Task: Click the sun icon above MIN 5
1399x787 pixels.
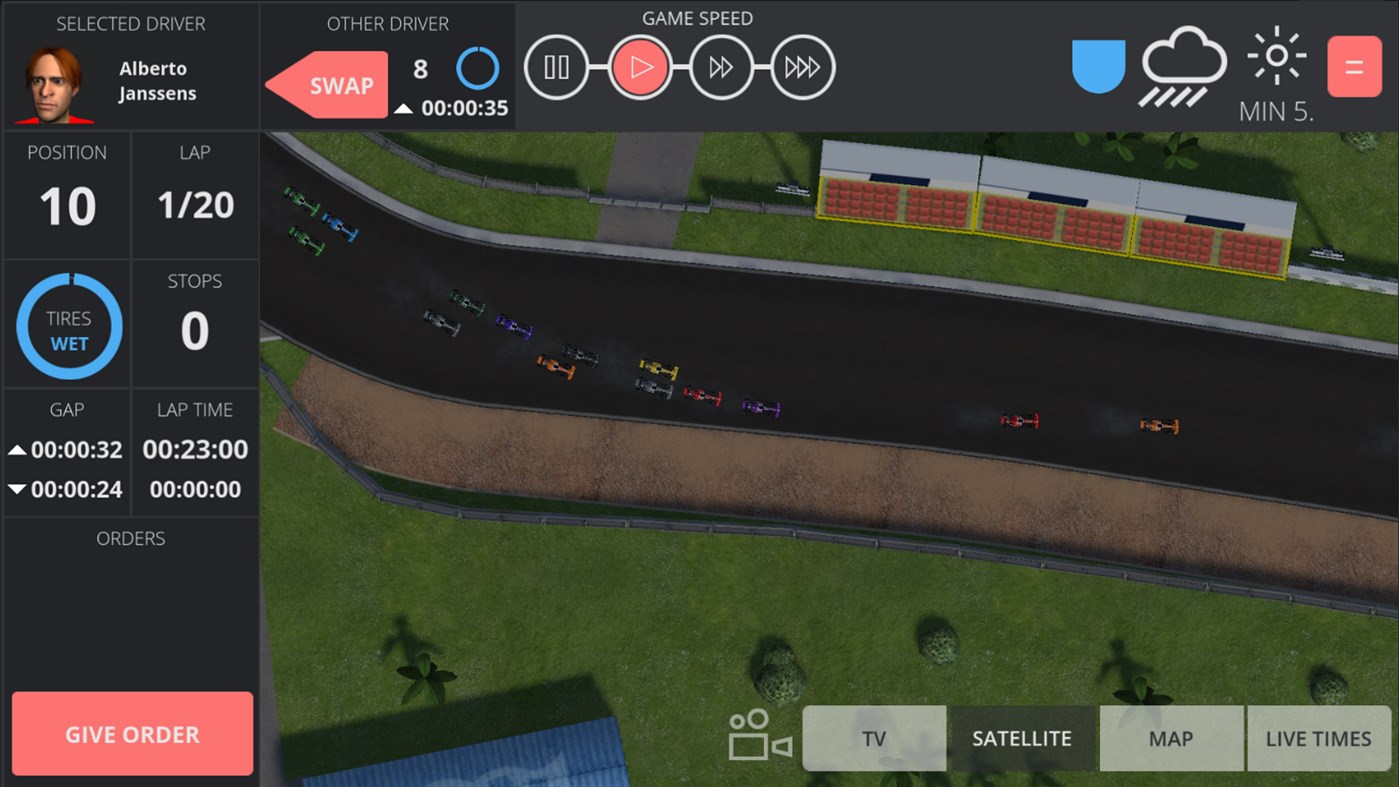Action: pos(1276,57)
